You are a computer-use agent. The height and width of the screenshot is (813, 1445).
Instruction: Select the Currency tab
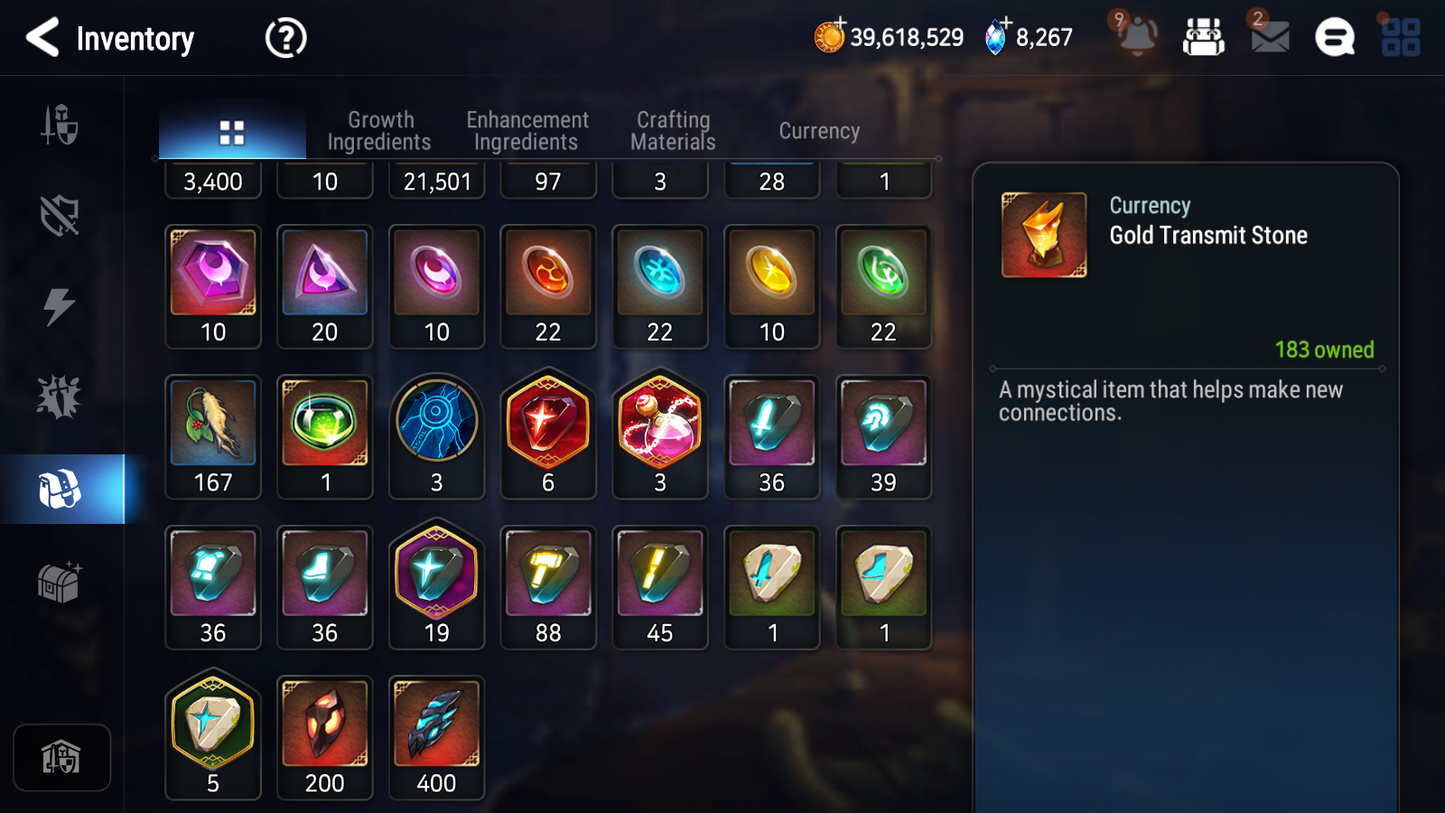[x=819, y=131]
